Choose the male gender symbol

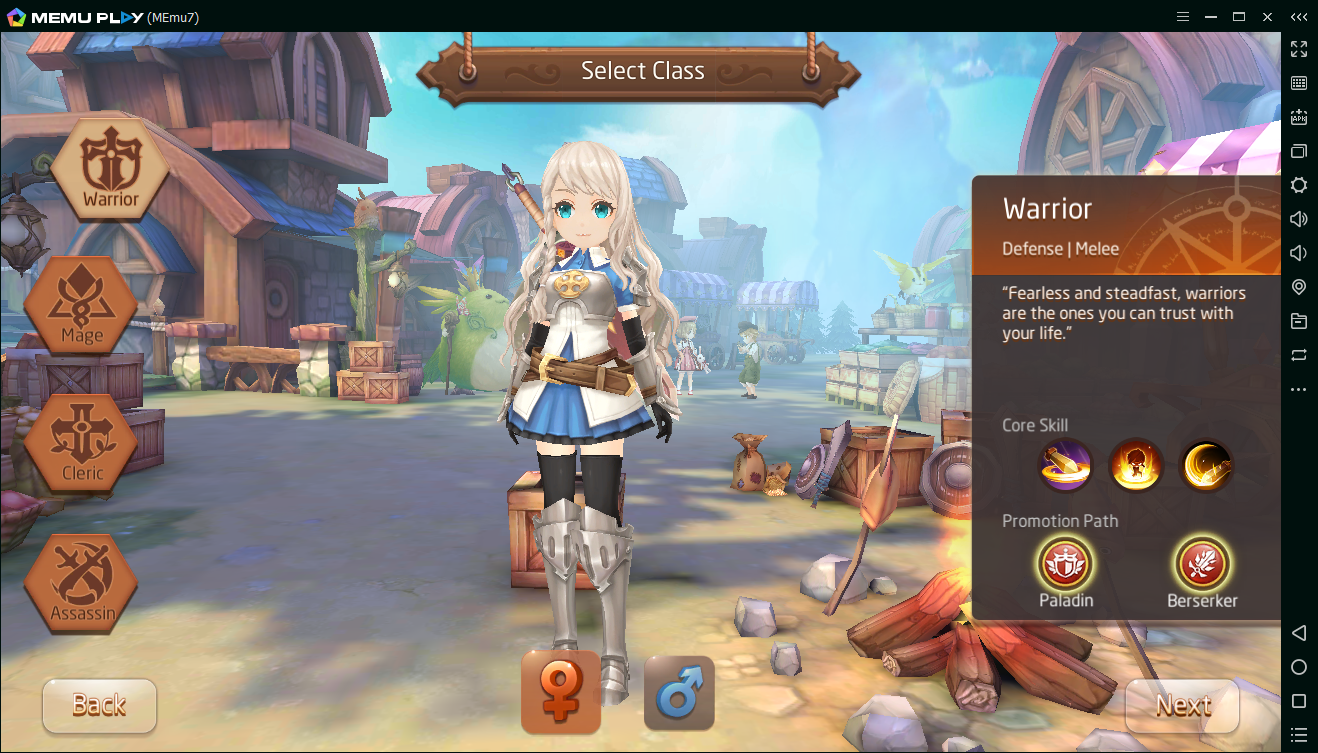coord(679,692)
